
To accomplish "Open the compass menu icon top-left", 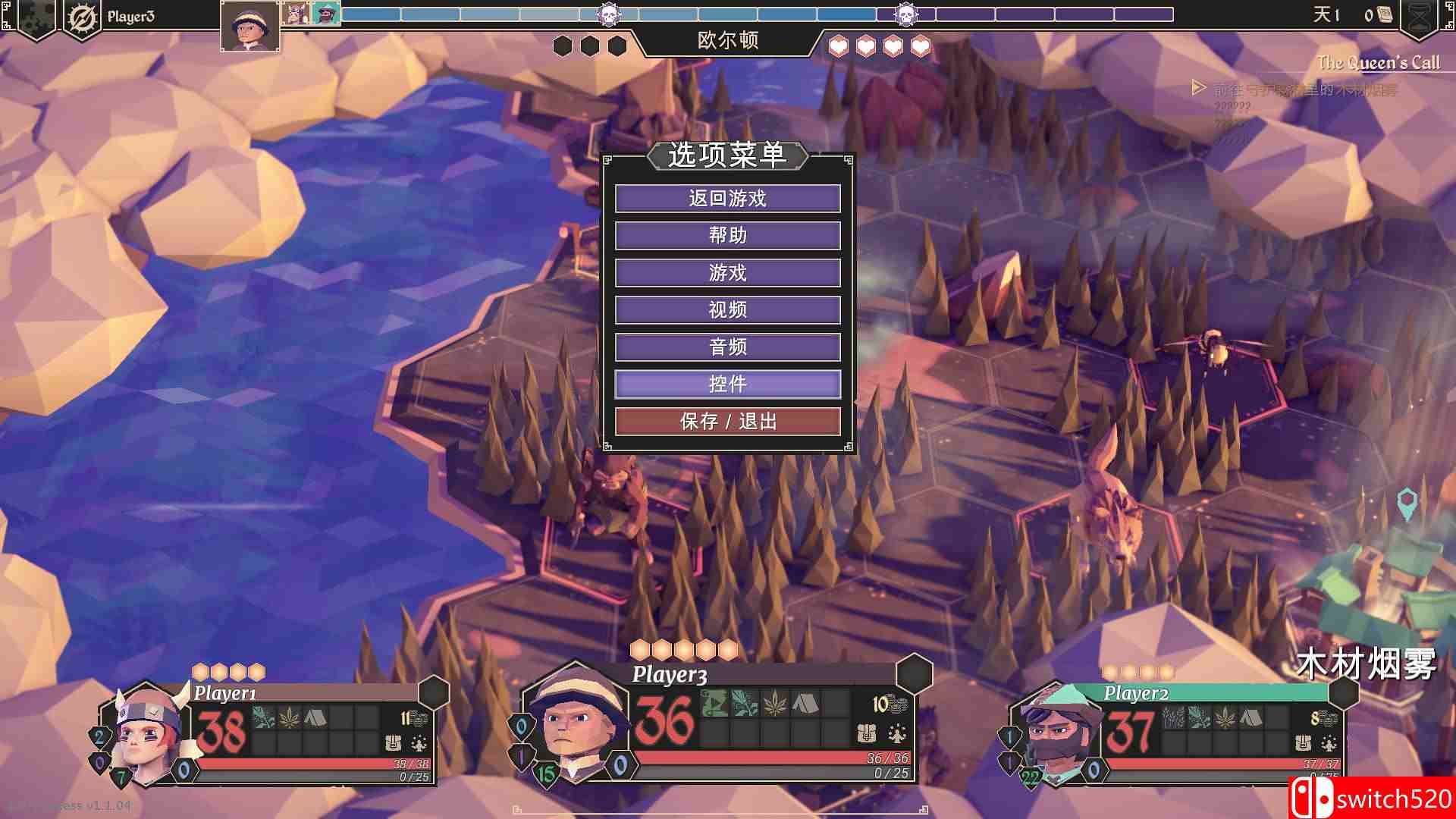I will click(82, 17).
